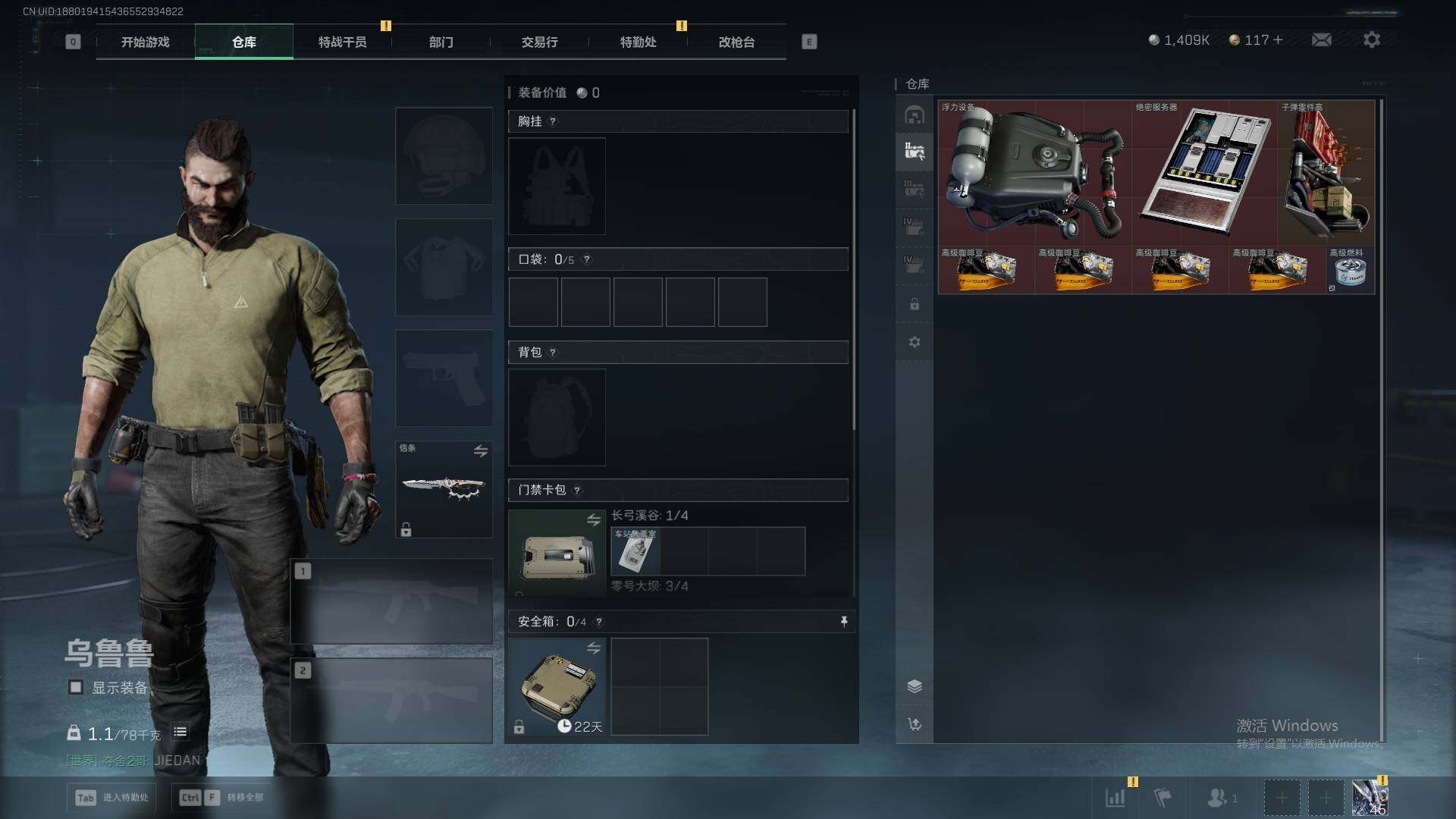The image size is (1456, 819).
Task: Open the mail inbox envelope icon
Action: coord(1321,39)
